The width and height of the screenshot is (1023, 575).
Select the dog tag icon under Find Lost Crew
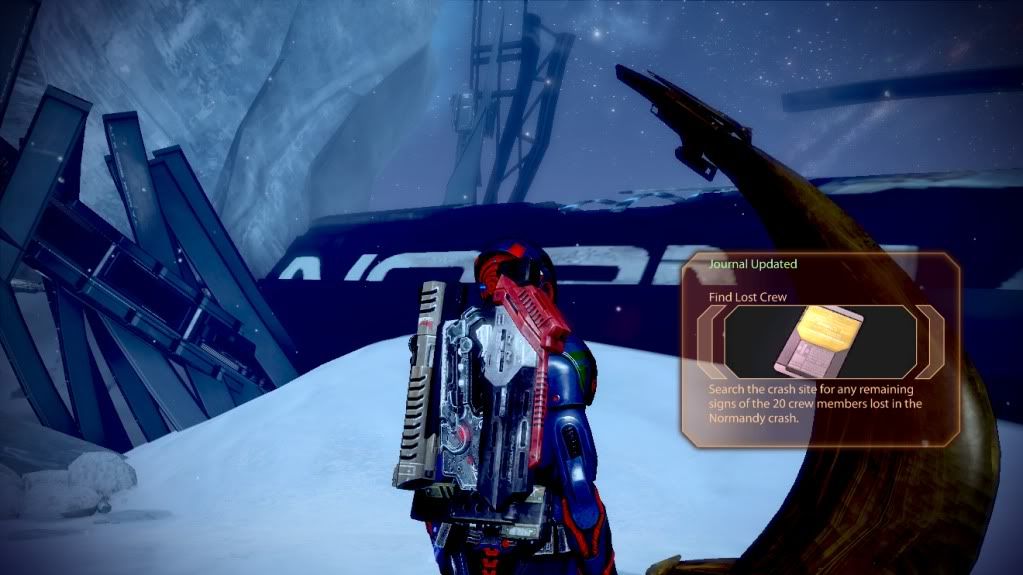click(x=820, y=342)
